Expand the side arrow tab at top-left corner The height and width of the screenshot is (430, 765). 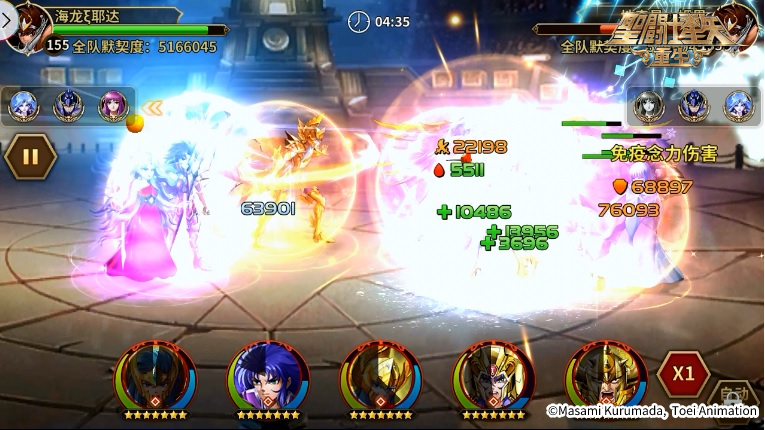[x=5, y=18]
